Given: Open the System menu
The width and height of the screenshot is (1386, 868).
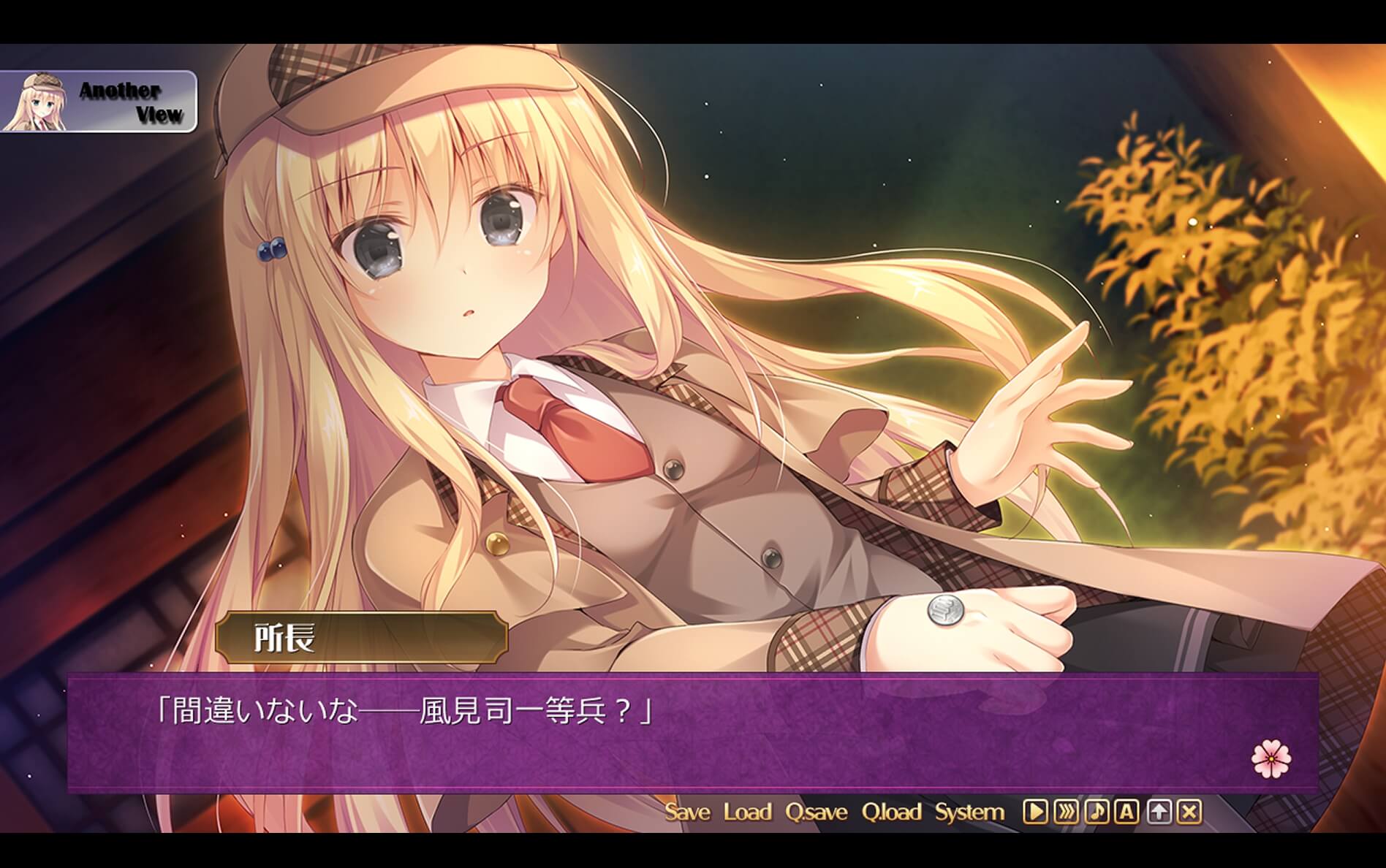Looking at the screenshot, I should (970, 811).
